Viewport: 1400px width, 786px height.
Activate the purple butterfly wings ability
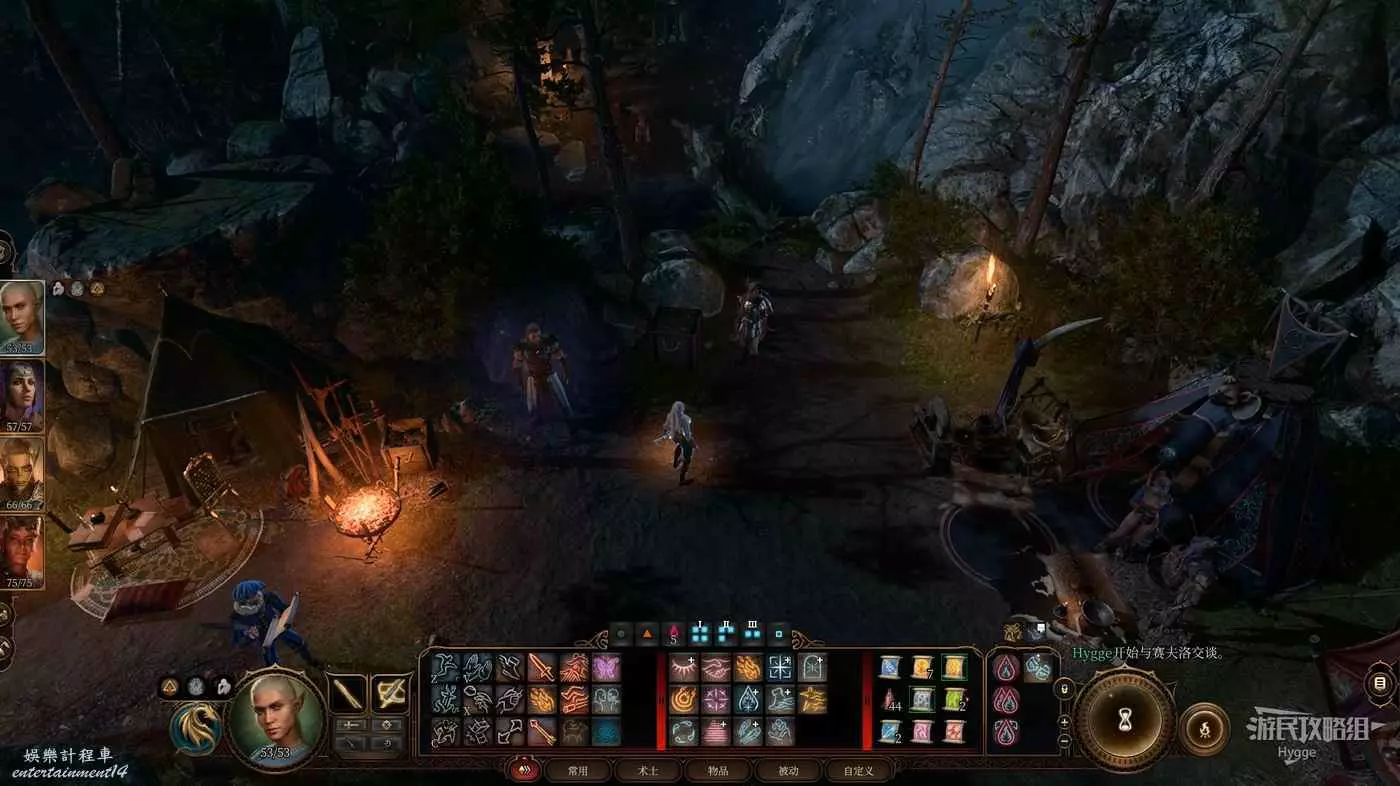606,667
